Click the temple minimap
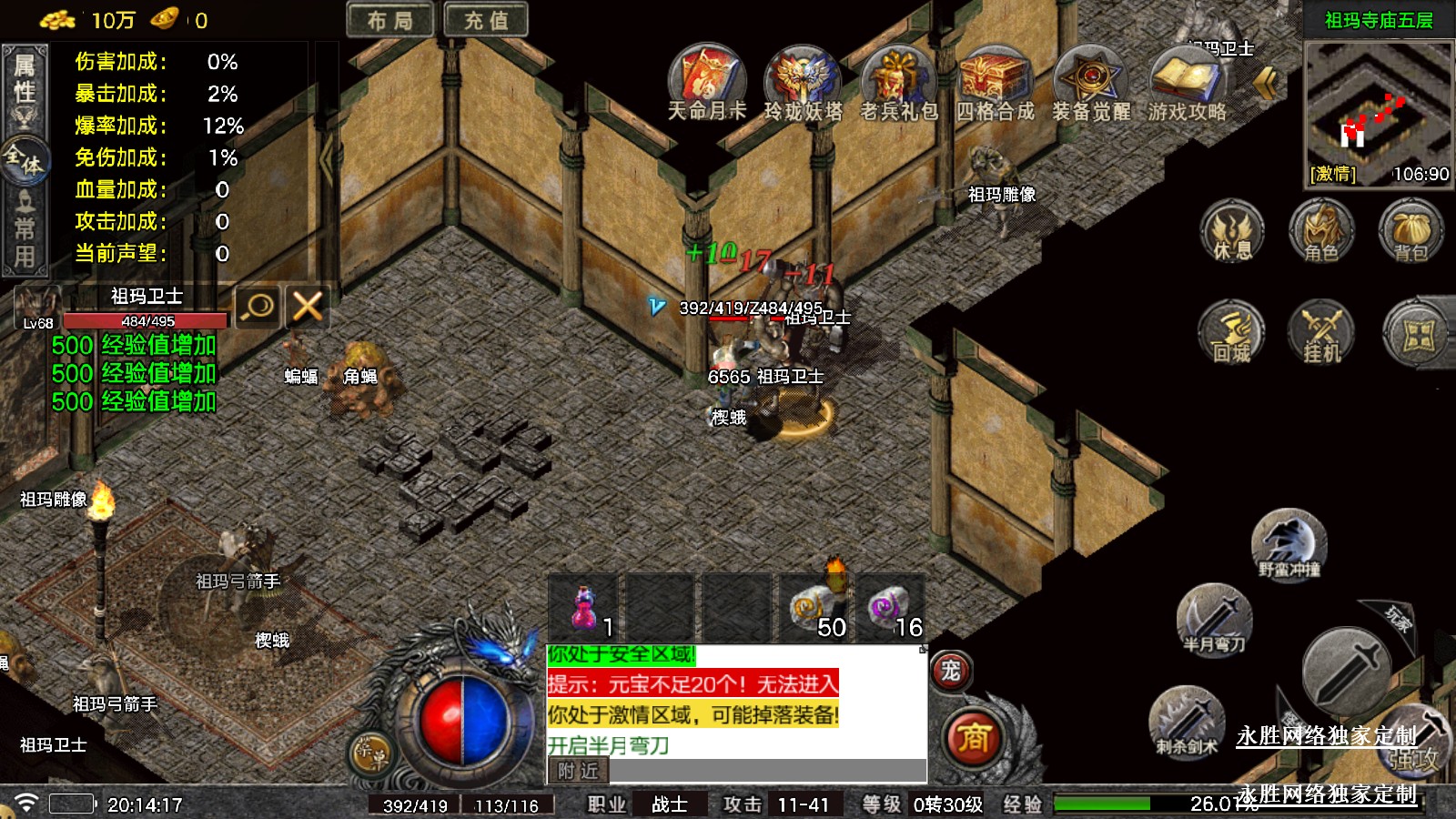 1378,109
